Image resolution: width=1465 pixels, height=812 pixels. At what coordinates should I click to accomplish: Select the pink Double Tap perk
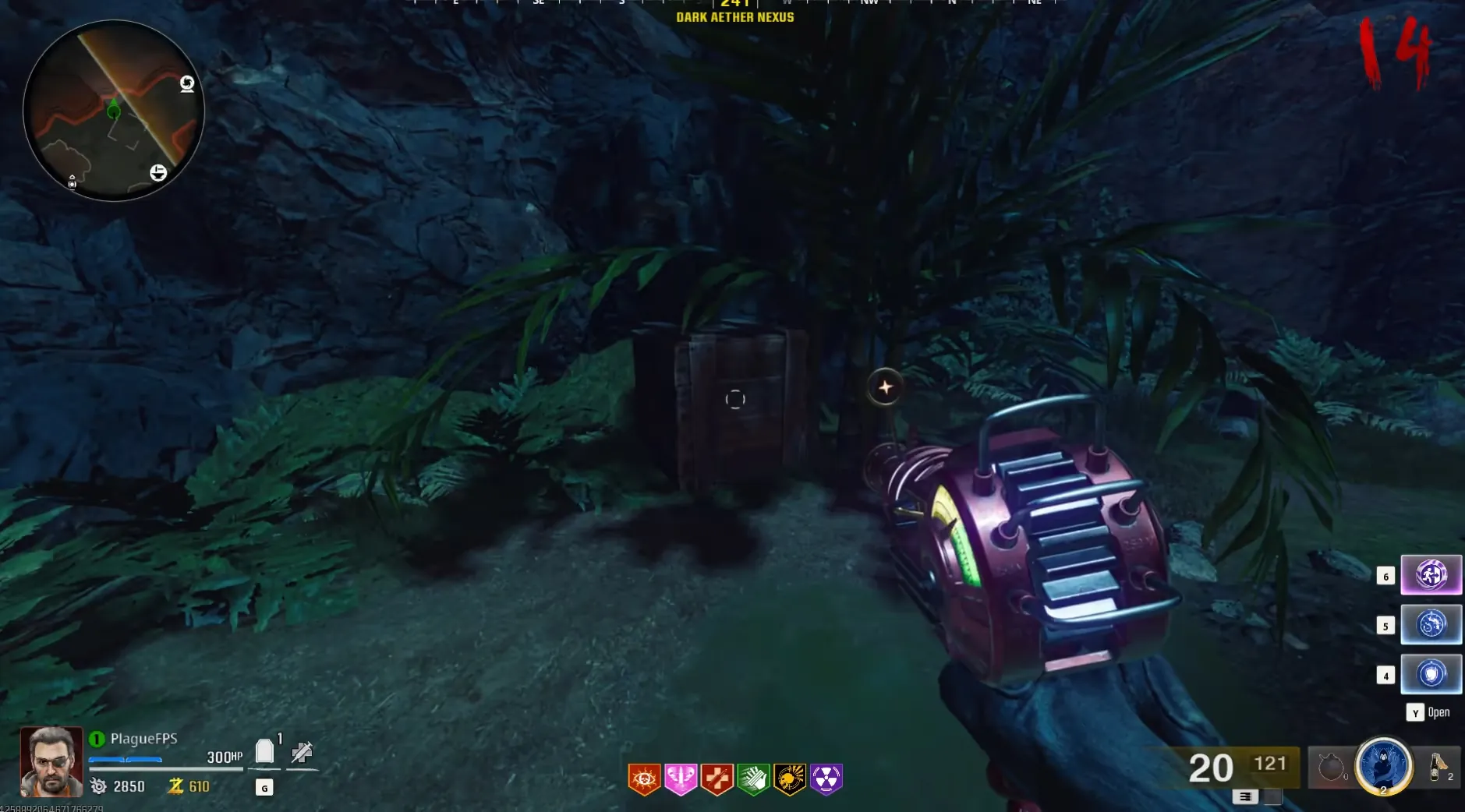click(x=681, y=778)
